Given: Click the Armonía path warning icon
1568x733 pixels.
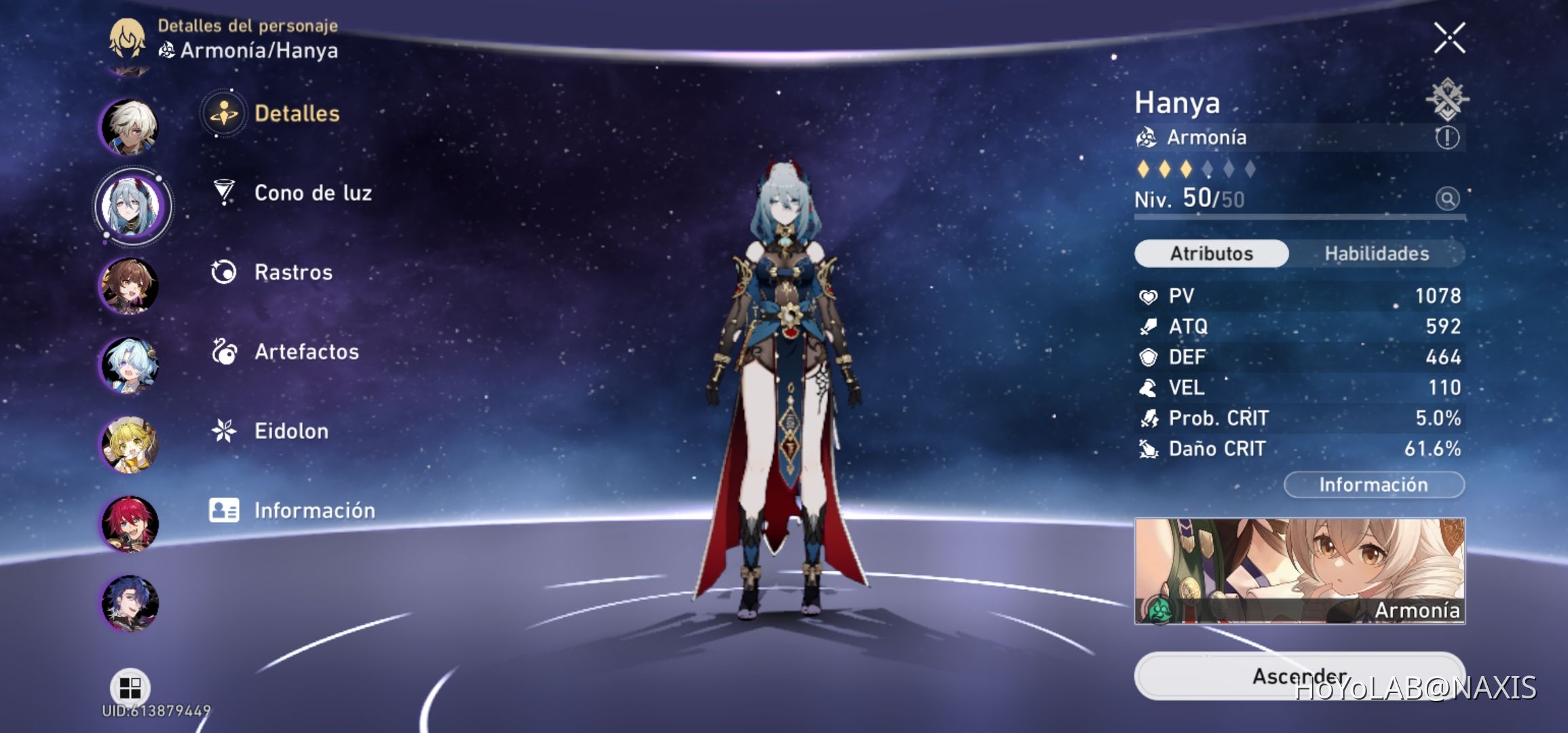Looking at the screenshot, I should coord(1446,137).
